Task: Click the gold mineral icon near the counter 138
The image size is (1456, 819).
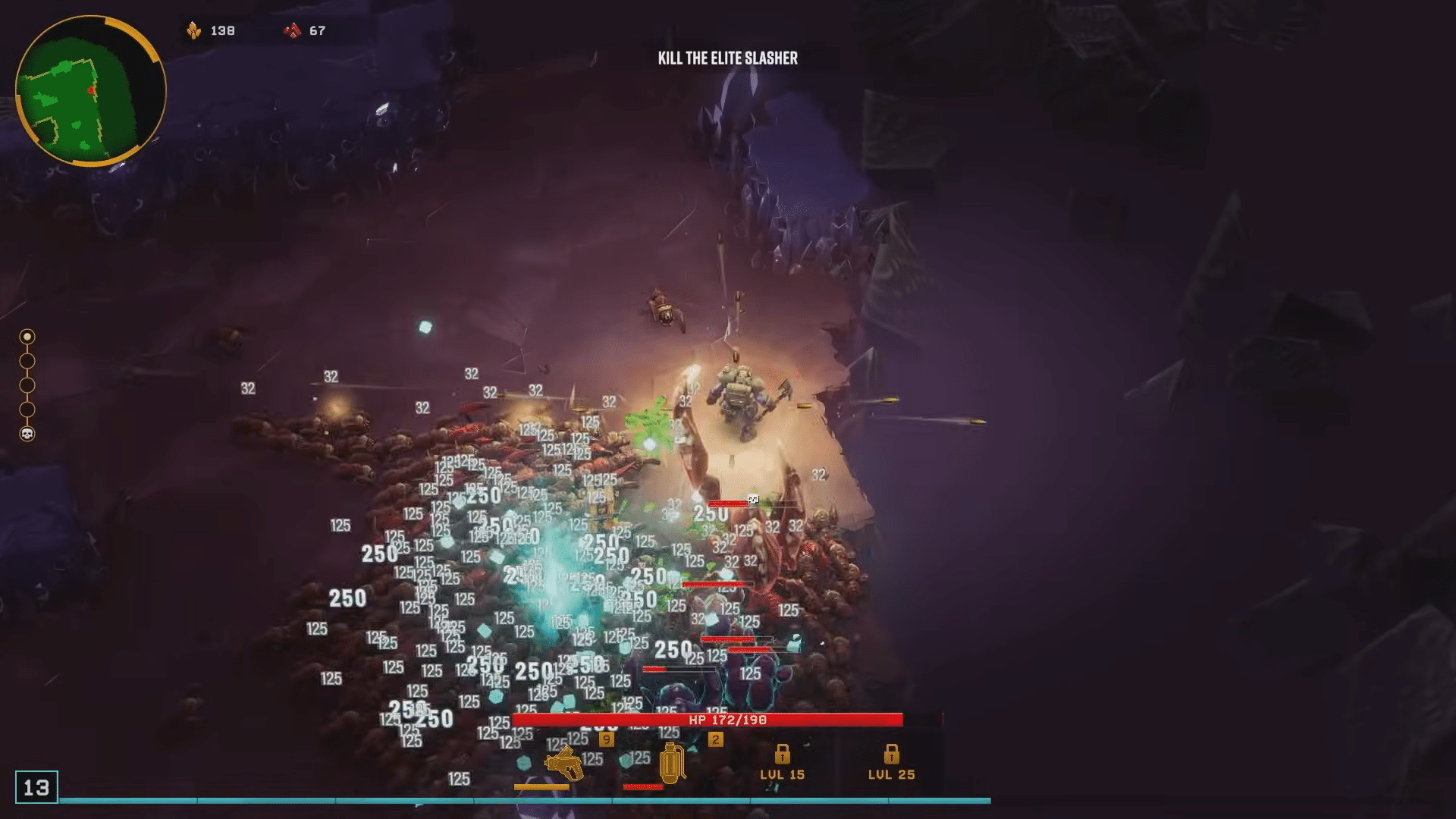Action: (x=195, y=31)
